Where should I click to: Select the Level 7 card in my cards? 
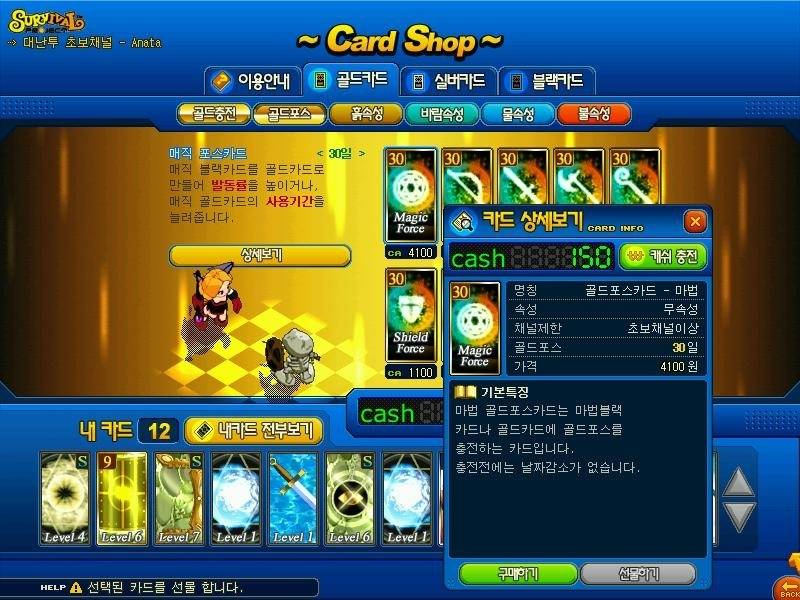pyautogui.click(x=178, y=498)
